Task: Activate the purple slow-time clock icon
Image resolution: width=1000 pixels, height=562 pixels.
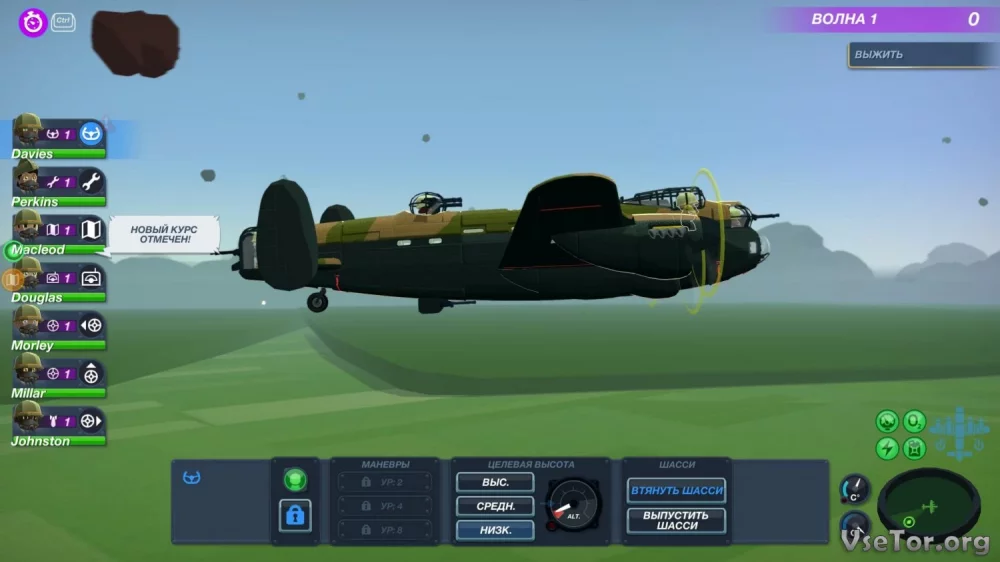Action: [x=33, y=22]
